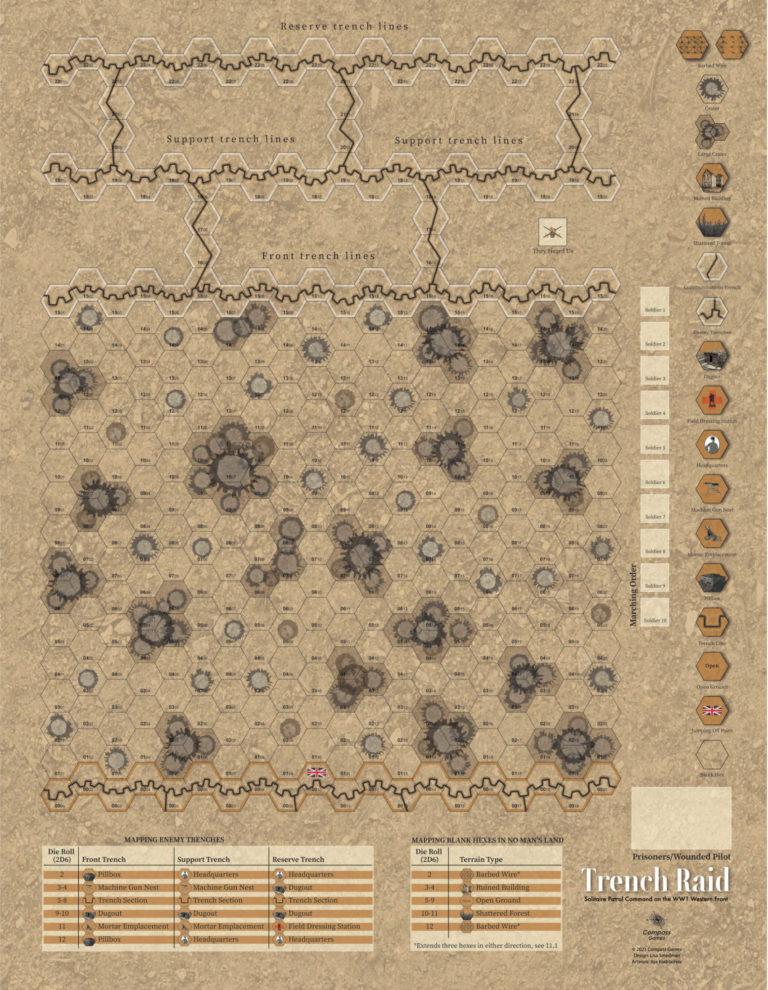
Task: Click the They Heard Us box
Action: pyautogui.click(x=553, y=234)
